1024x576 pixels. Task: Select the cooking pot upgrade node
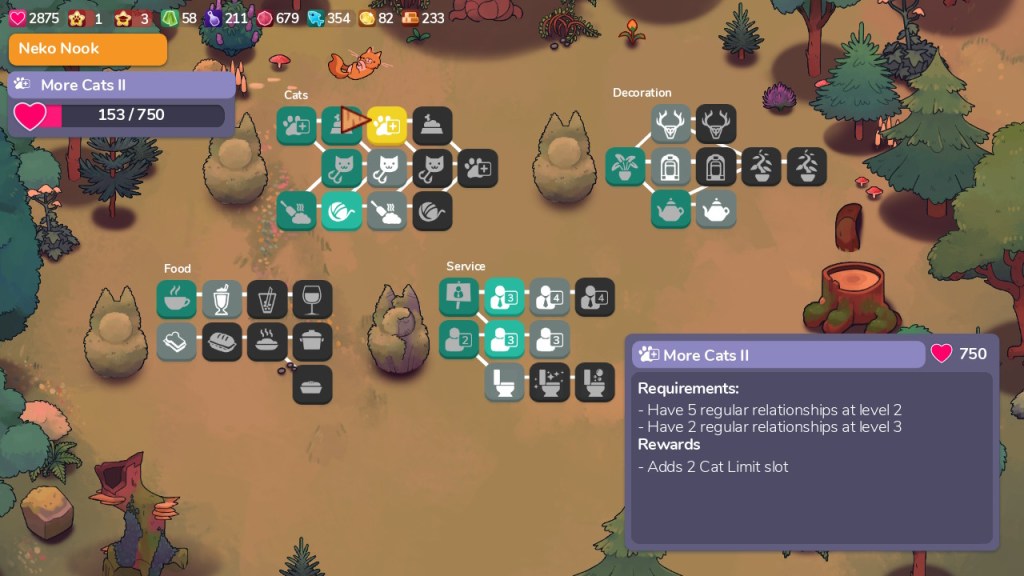pyautogui.click(x=312, y=341)
